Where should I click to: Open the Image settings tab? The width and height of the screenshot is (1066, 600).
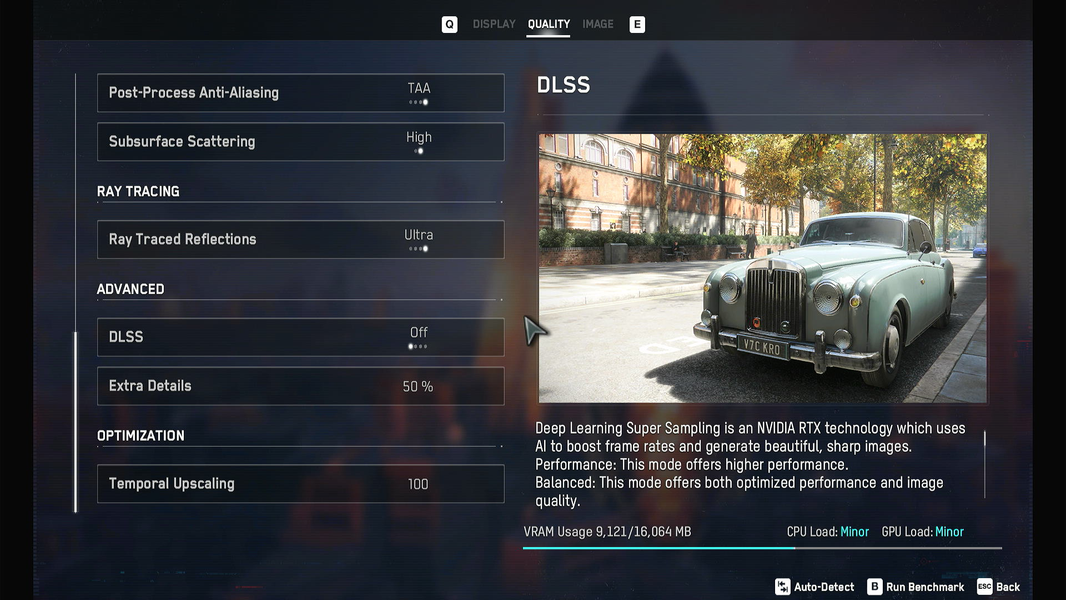pos(598,24)
